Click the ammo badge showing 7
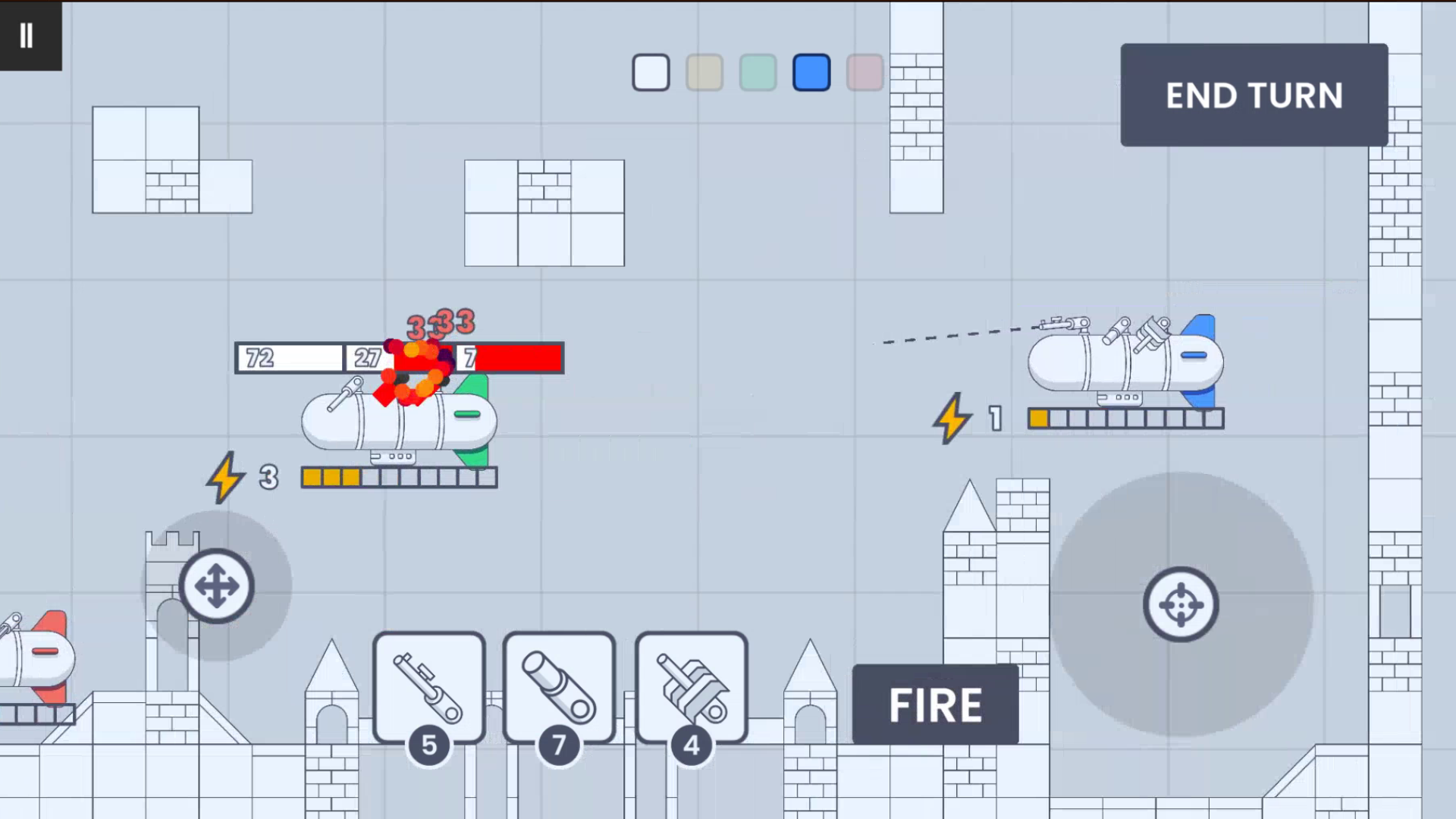 560,745
